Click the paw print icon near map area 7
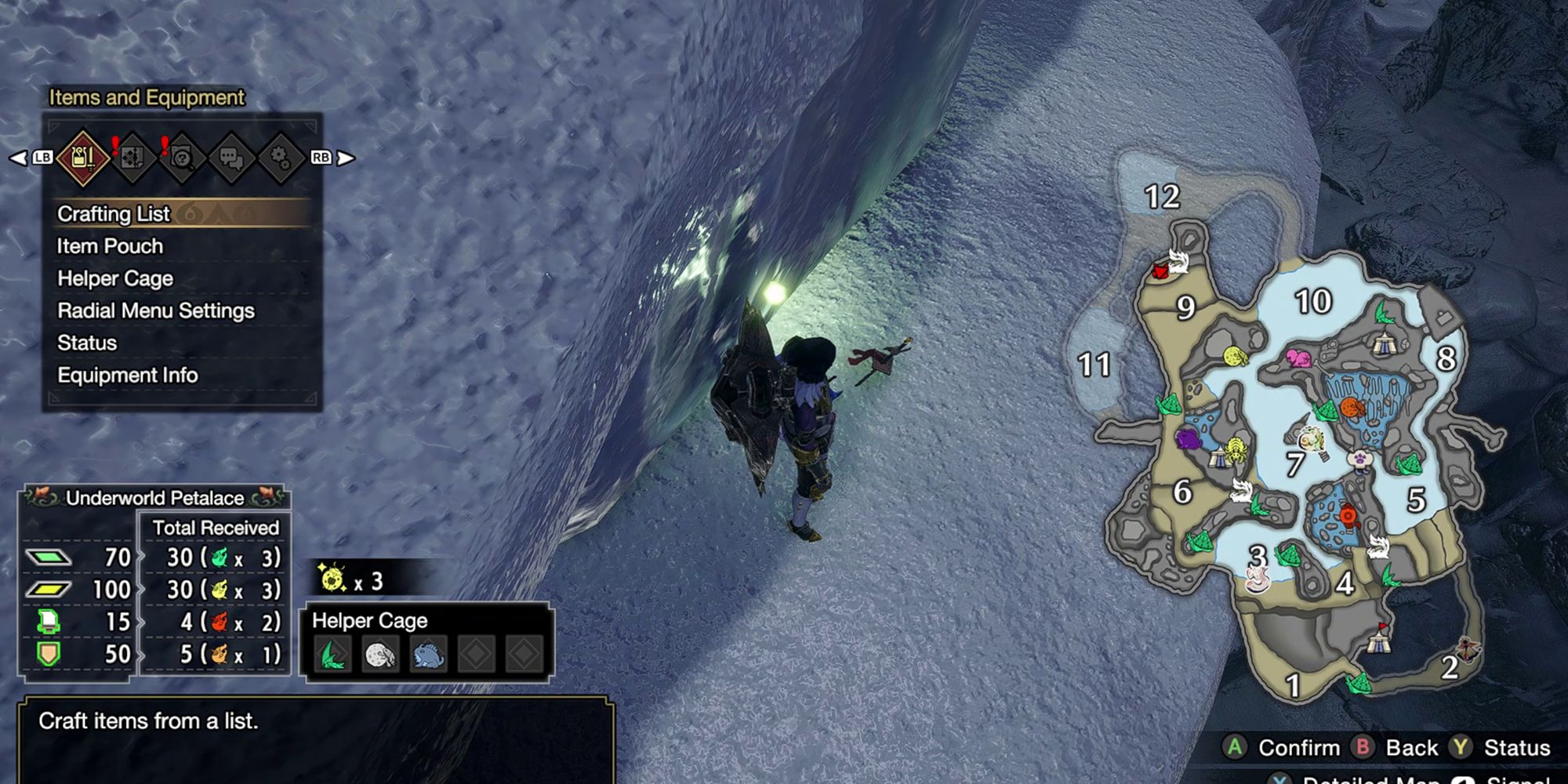This screenshot has width=1568, height=784. 1359,457
